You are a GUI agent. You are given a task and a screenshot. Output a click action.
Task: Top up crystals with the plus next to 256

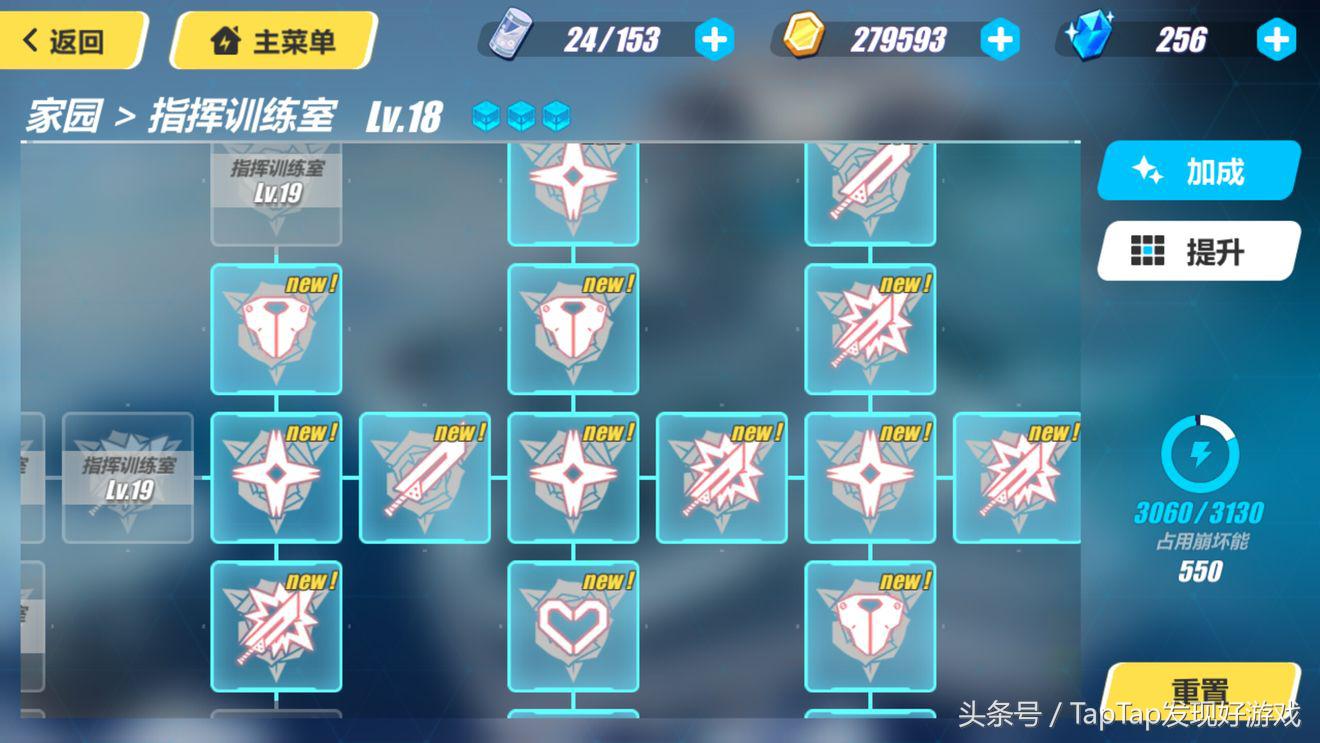coord(1276,39)
